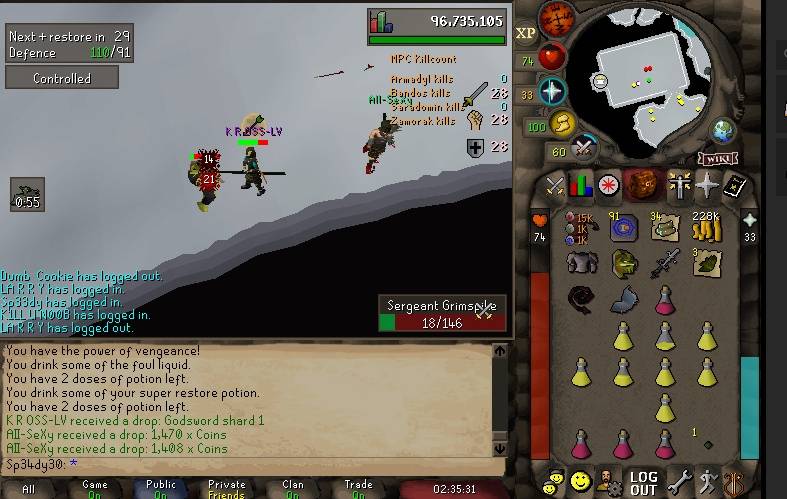787x499 pixels.
Task: Toggle run with the boot energy orb
Action: tap(565, 124)
